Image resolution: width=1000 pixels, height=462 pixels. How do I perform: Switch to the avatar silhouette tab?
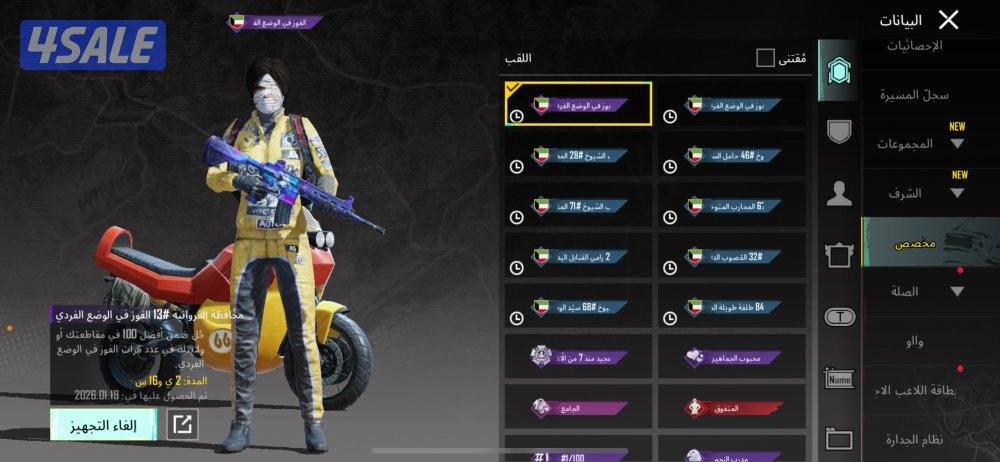pyautogui.click(x=839, y=193)
